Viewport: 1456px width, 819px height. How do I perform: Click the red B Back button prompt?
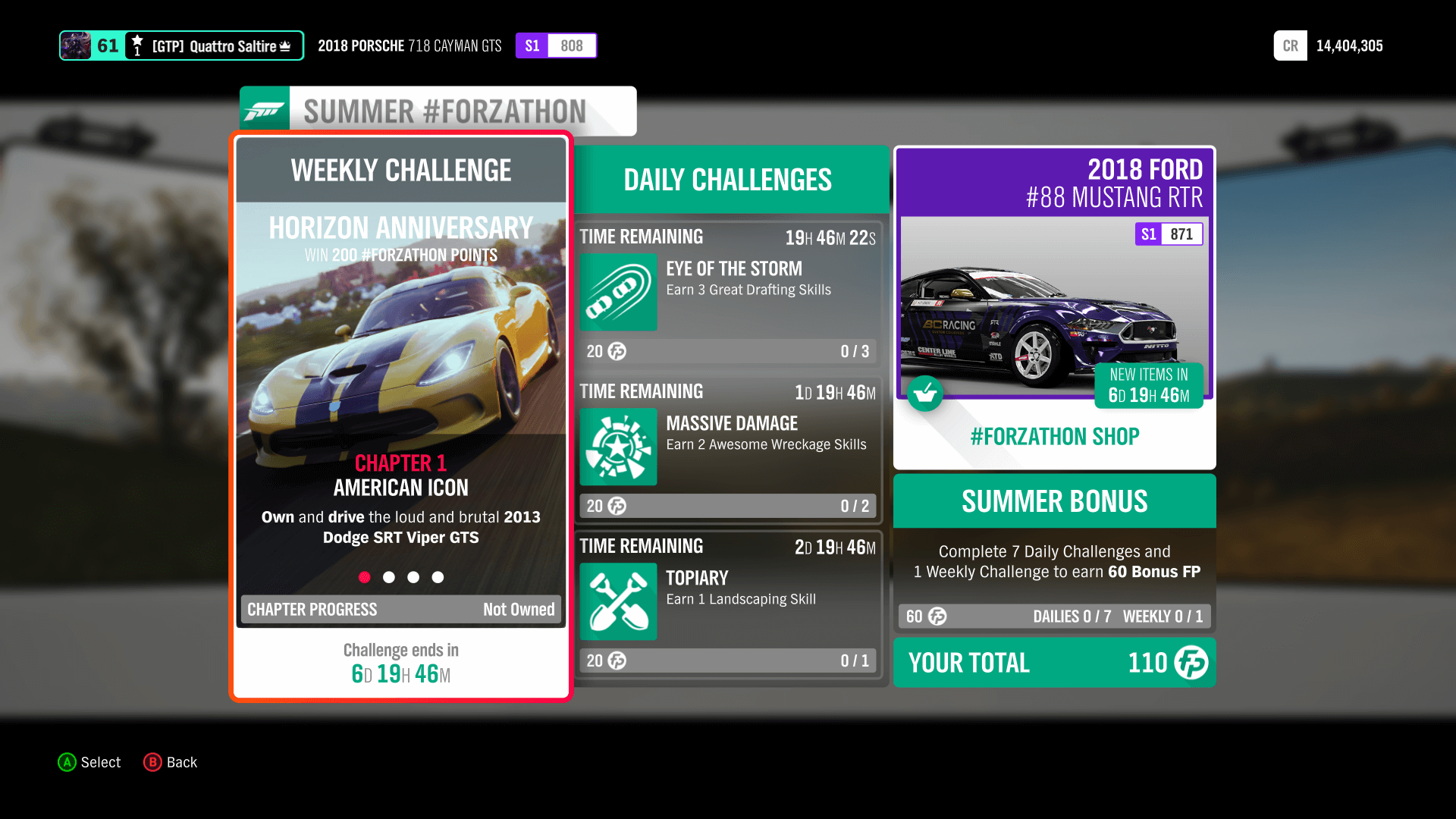click(154, 762)
